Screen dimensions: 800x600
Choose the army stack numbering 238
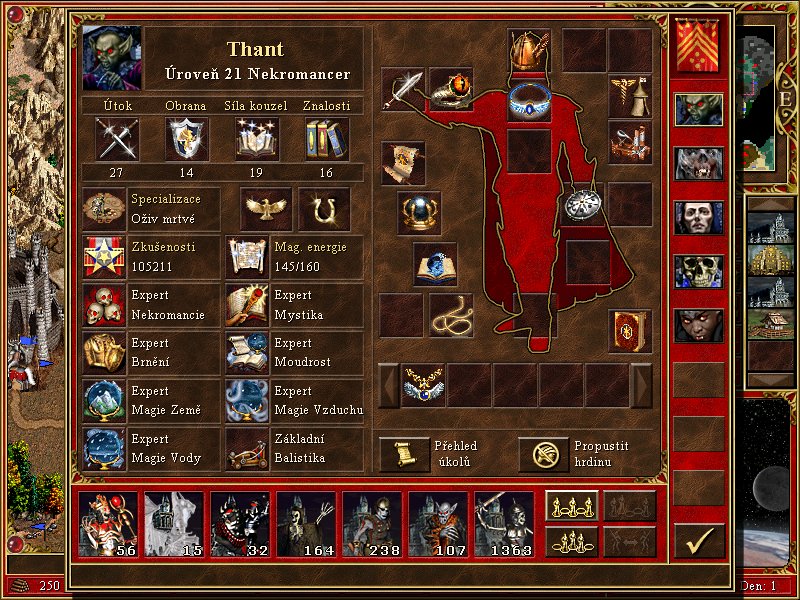pyautogui.click(x=372, y=524)
